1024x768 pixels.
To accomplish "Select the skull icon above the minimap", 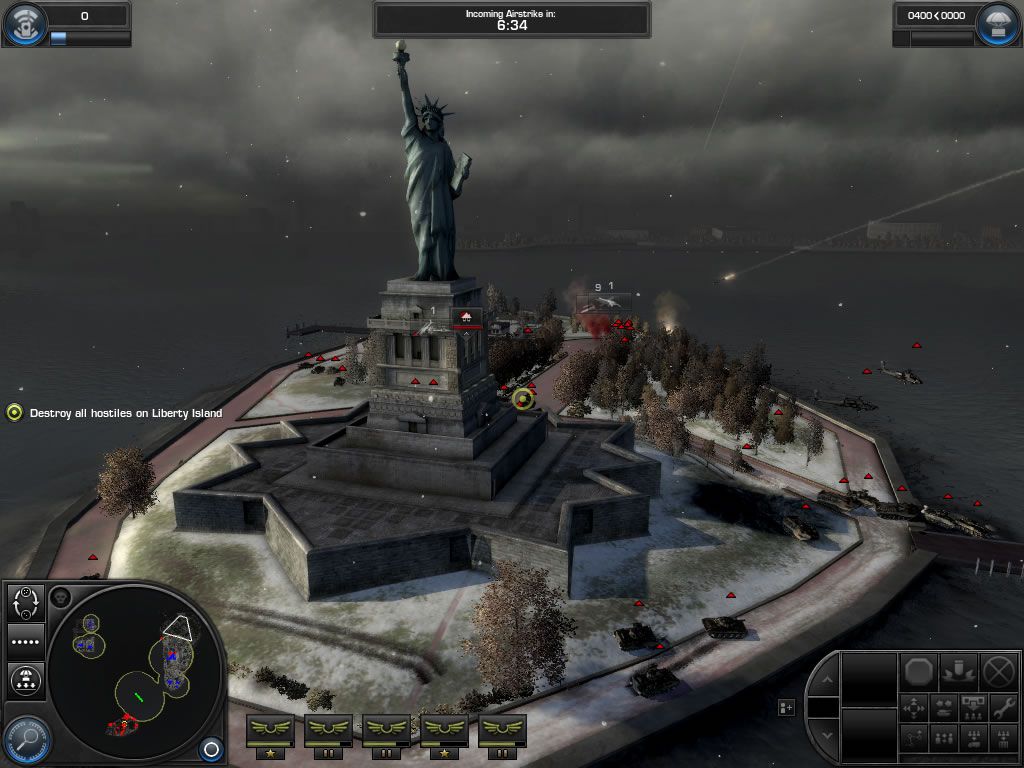I will pos(60,597).
